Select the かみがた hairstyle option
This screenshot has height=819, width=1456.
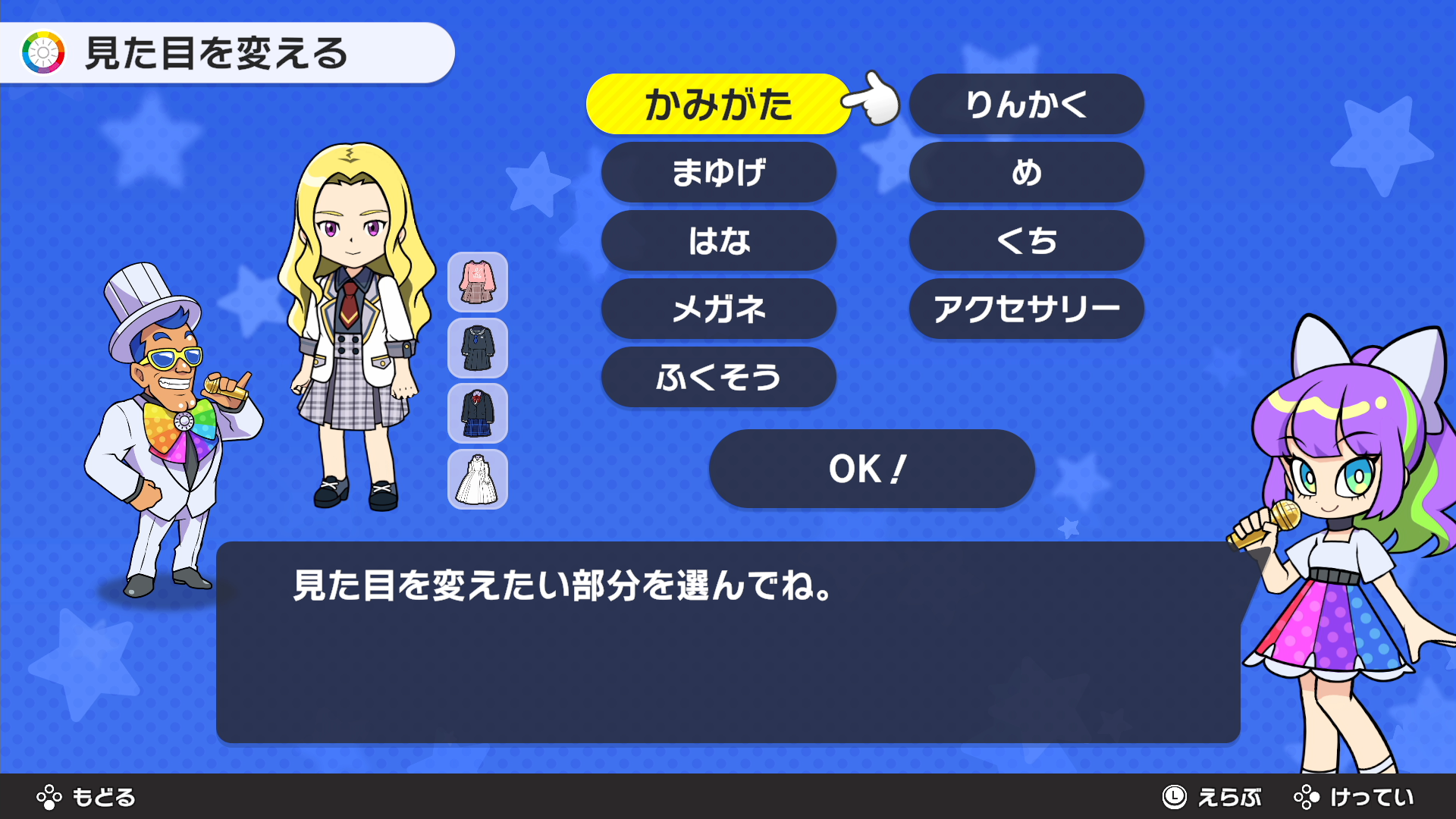(x=717, y=105)
